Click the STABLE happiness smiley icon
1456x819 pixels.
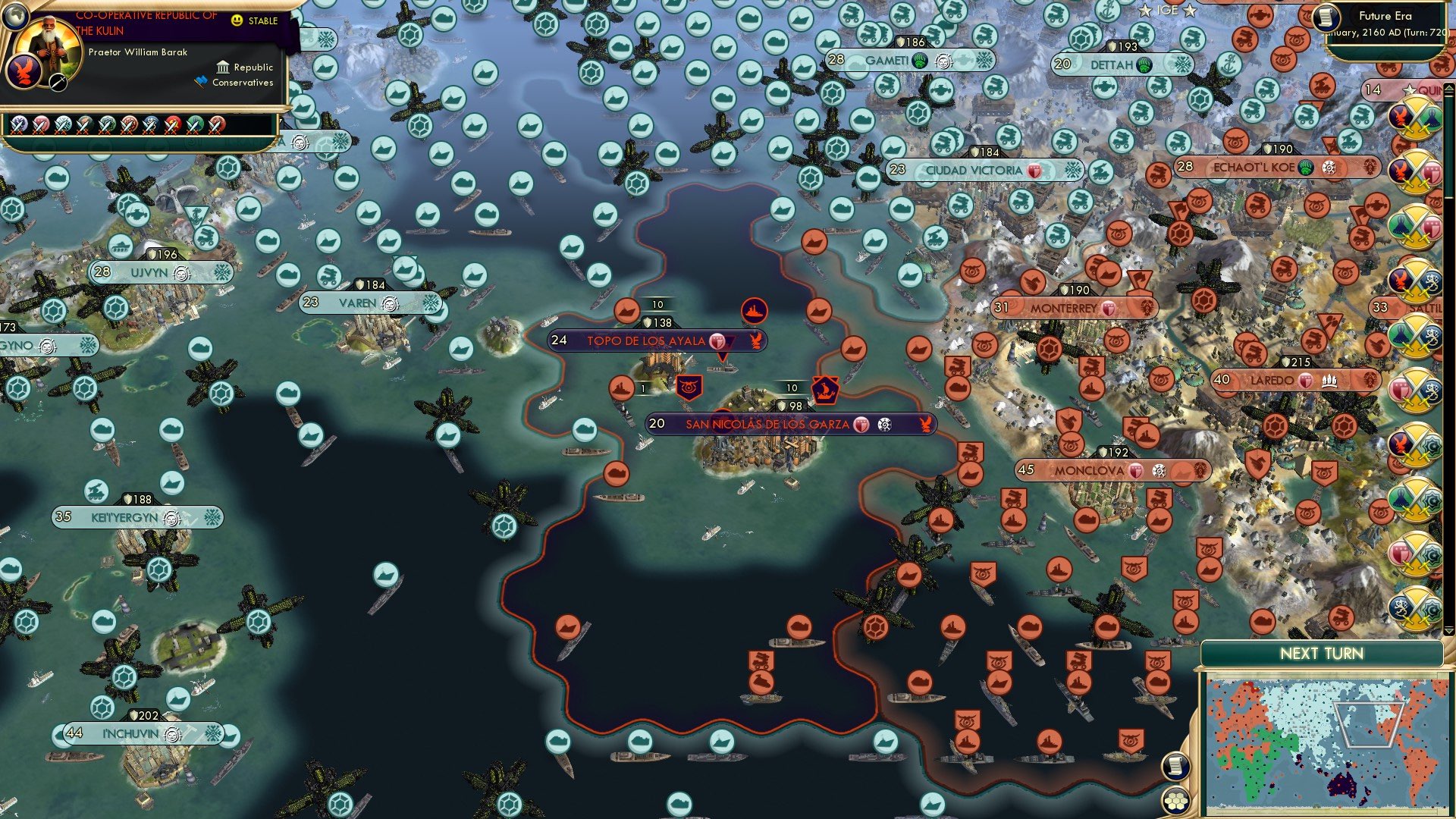pos(236,20)
